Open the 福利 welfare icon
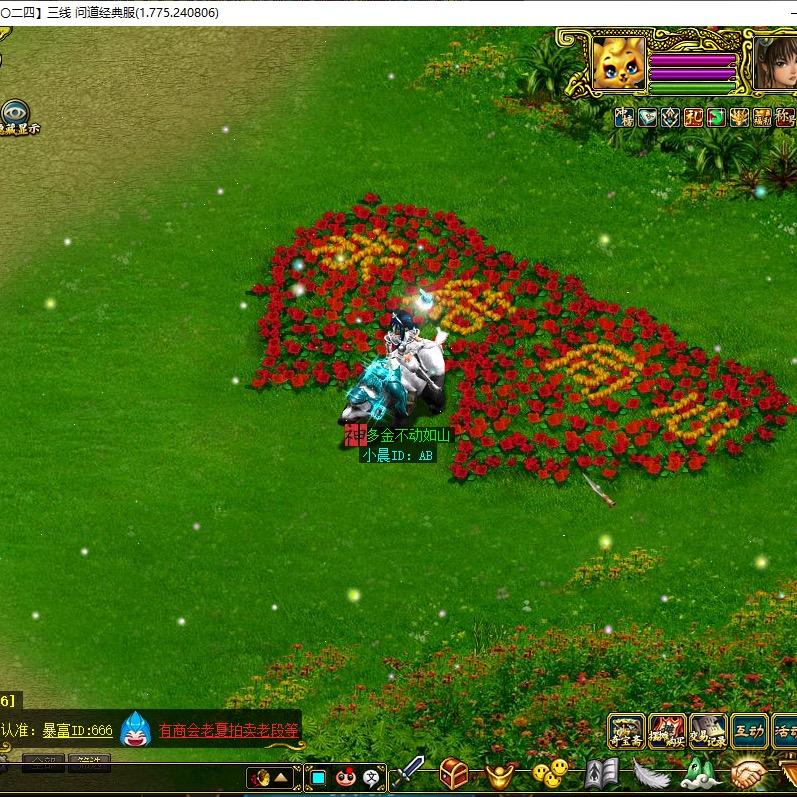 click(762, 117)
